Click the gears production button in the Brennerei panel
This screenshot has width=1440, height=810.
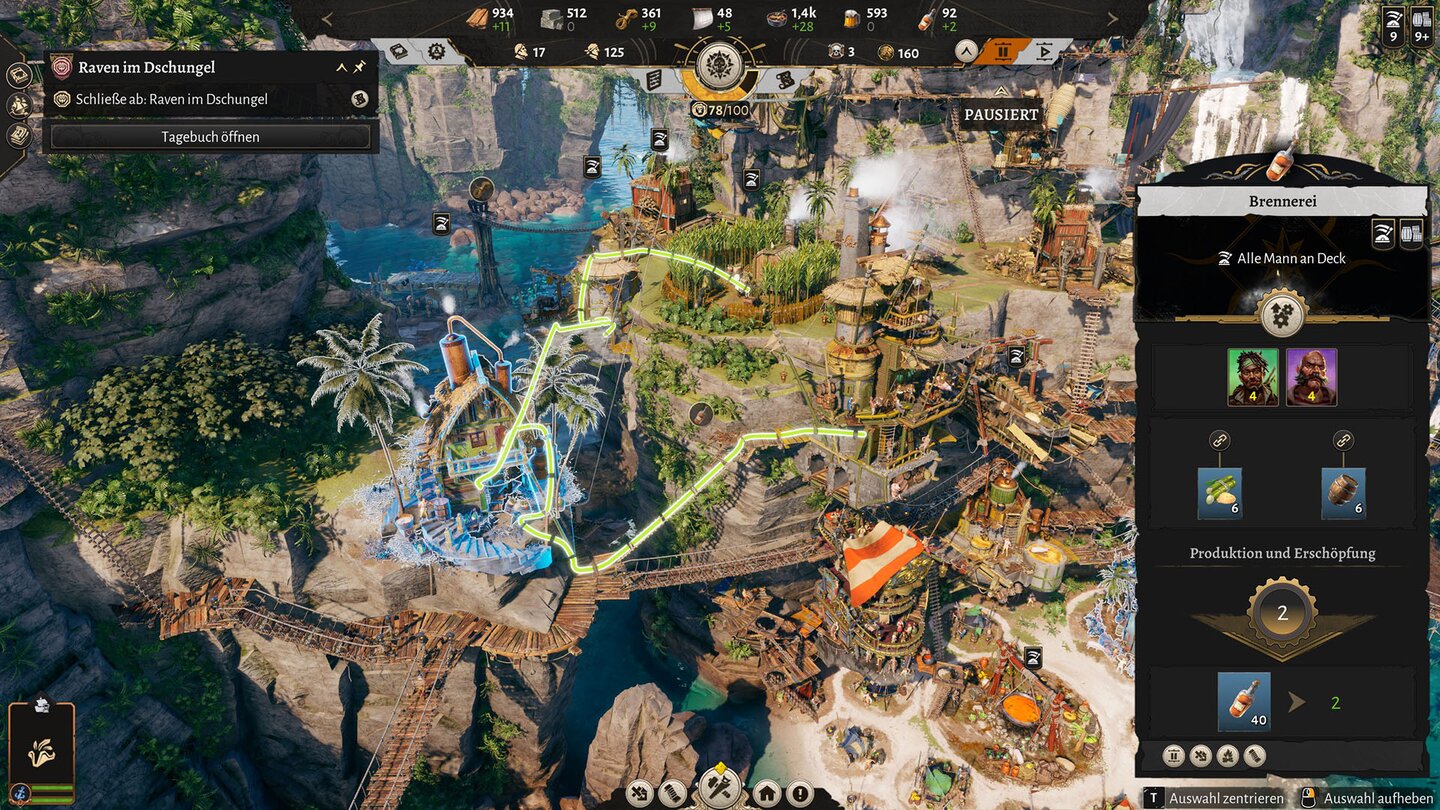[1283, 314]
